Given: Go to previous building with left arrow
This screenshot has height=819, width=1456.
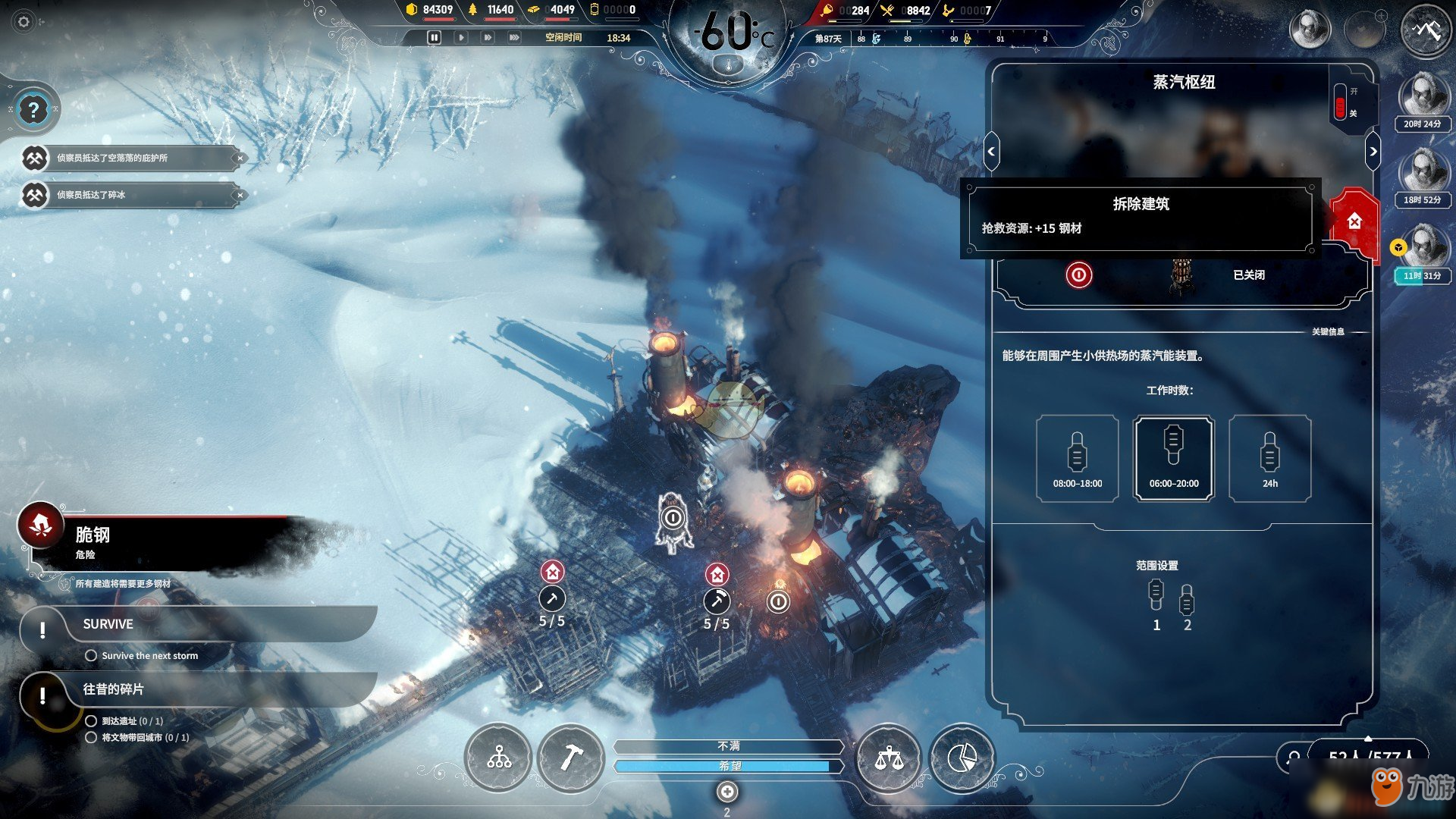Looking at the screenshot, I should click(991, 152).
